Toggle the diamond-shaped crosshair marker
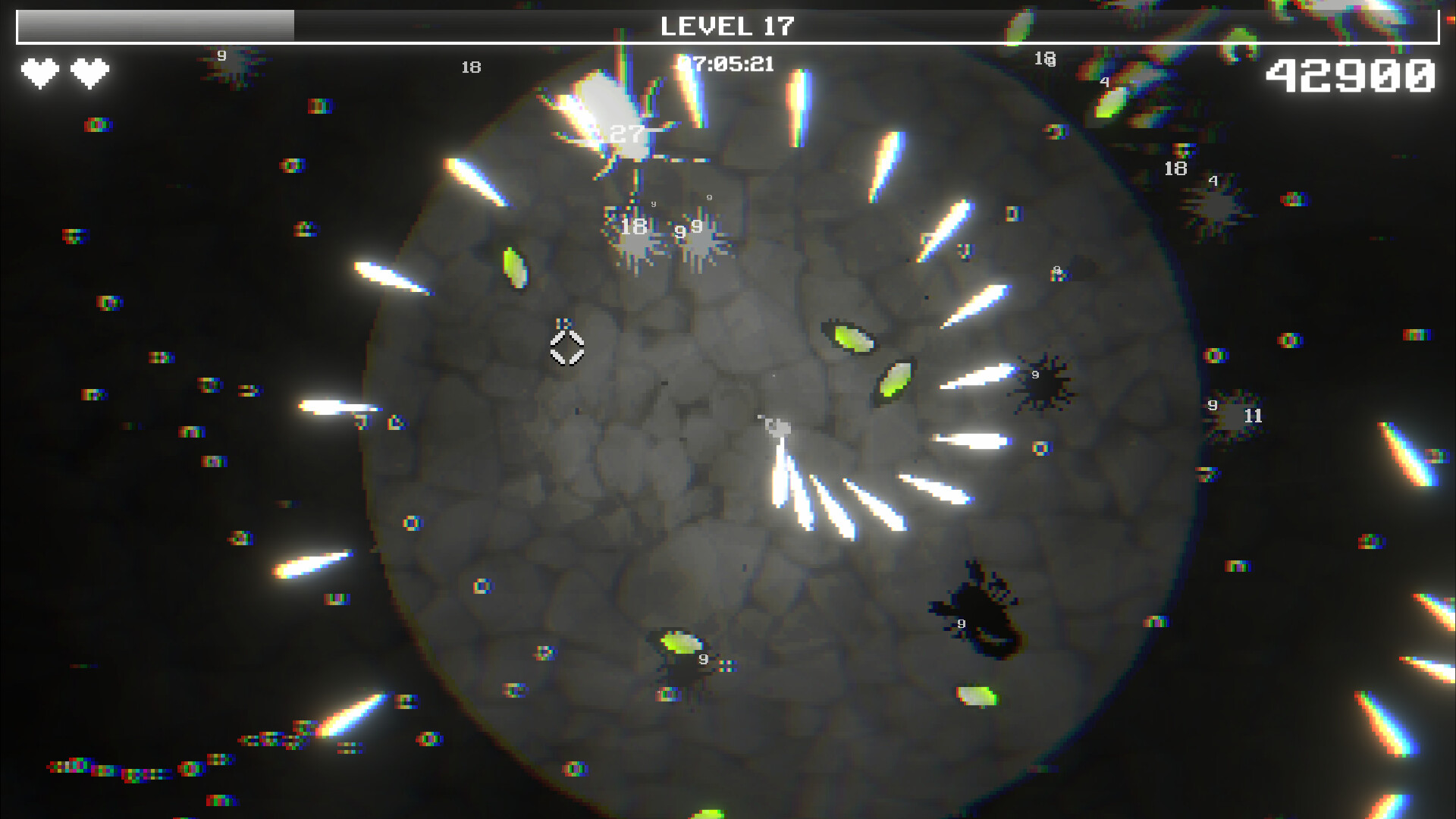The width and height of the screenshot is (1456, 819). [x=567, y=349]
